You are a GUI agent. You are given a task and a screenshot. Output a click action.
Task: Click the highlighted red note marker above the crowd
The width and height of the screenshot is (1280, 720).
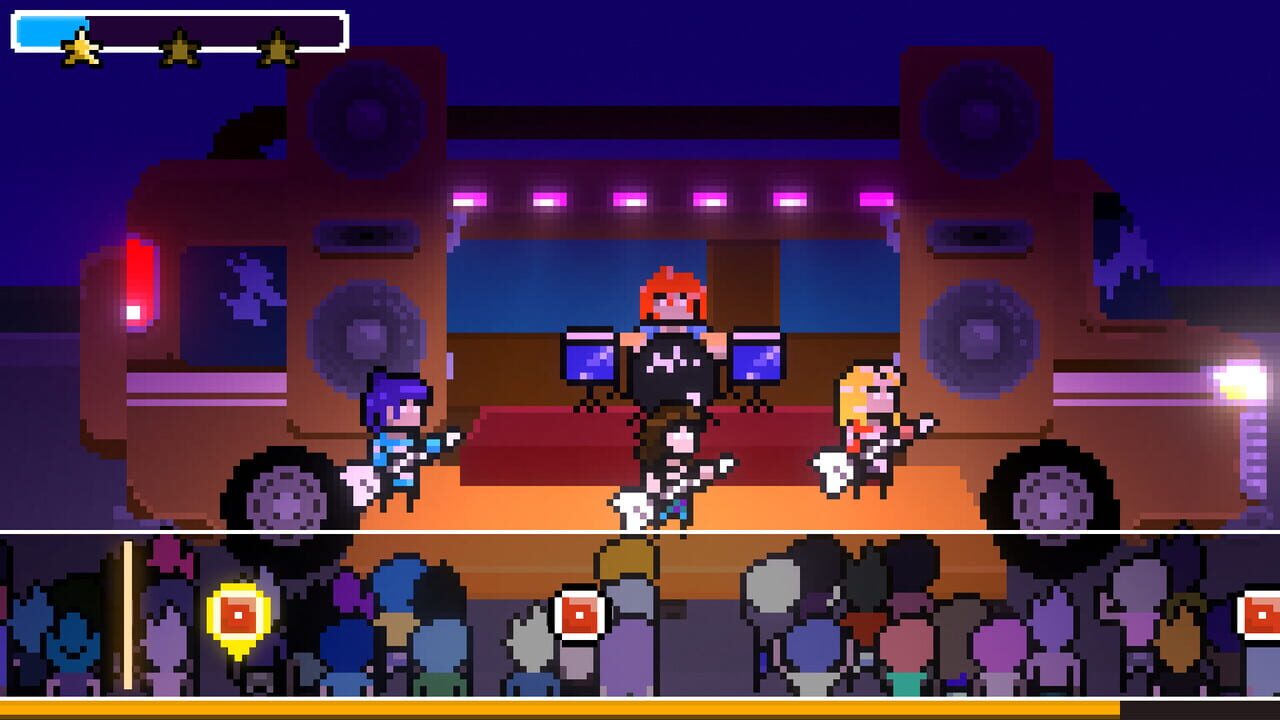(237, 617)
